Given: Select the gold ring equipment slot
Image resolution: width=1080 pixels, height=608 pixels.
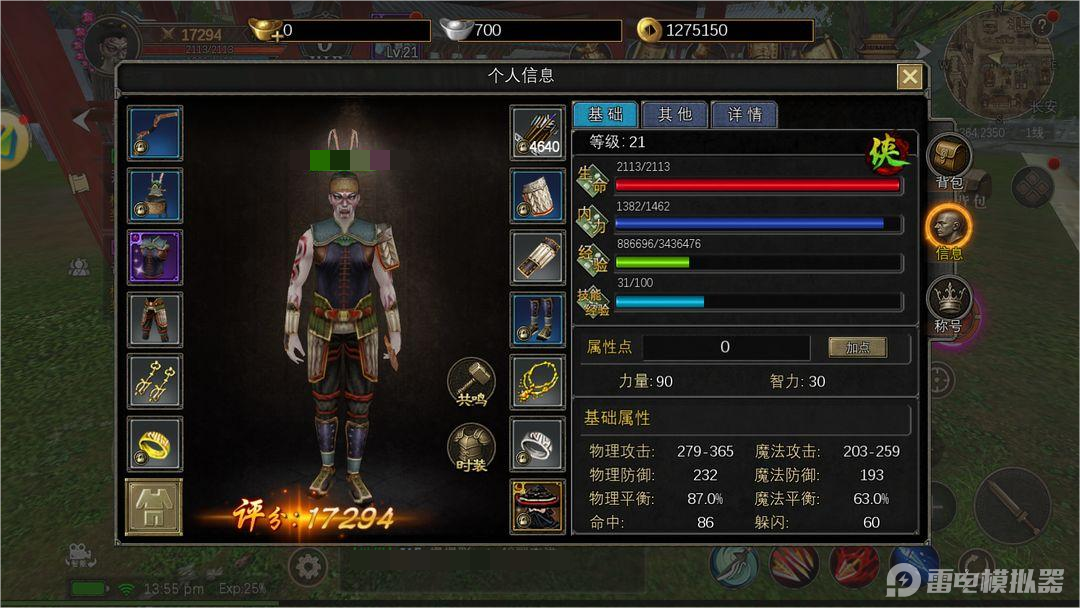Looking at the screenshot, I should (155, 445).
